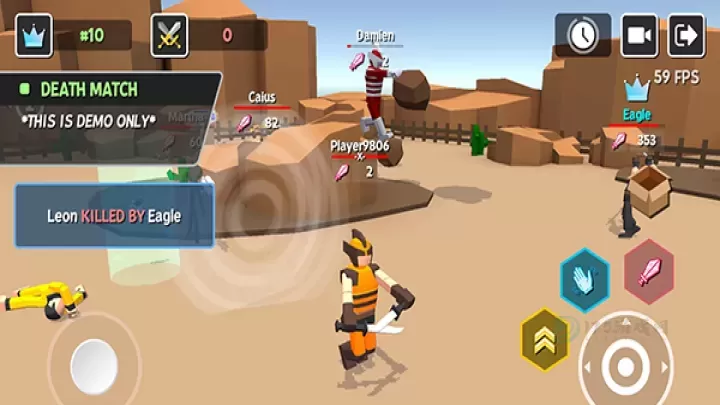Image resolution: width=720 pixels, height=405 pixels.
Task: Open the clock timer button
Action: point(583,35)
